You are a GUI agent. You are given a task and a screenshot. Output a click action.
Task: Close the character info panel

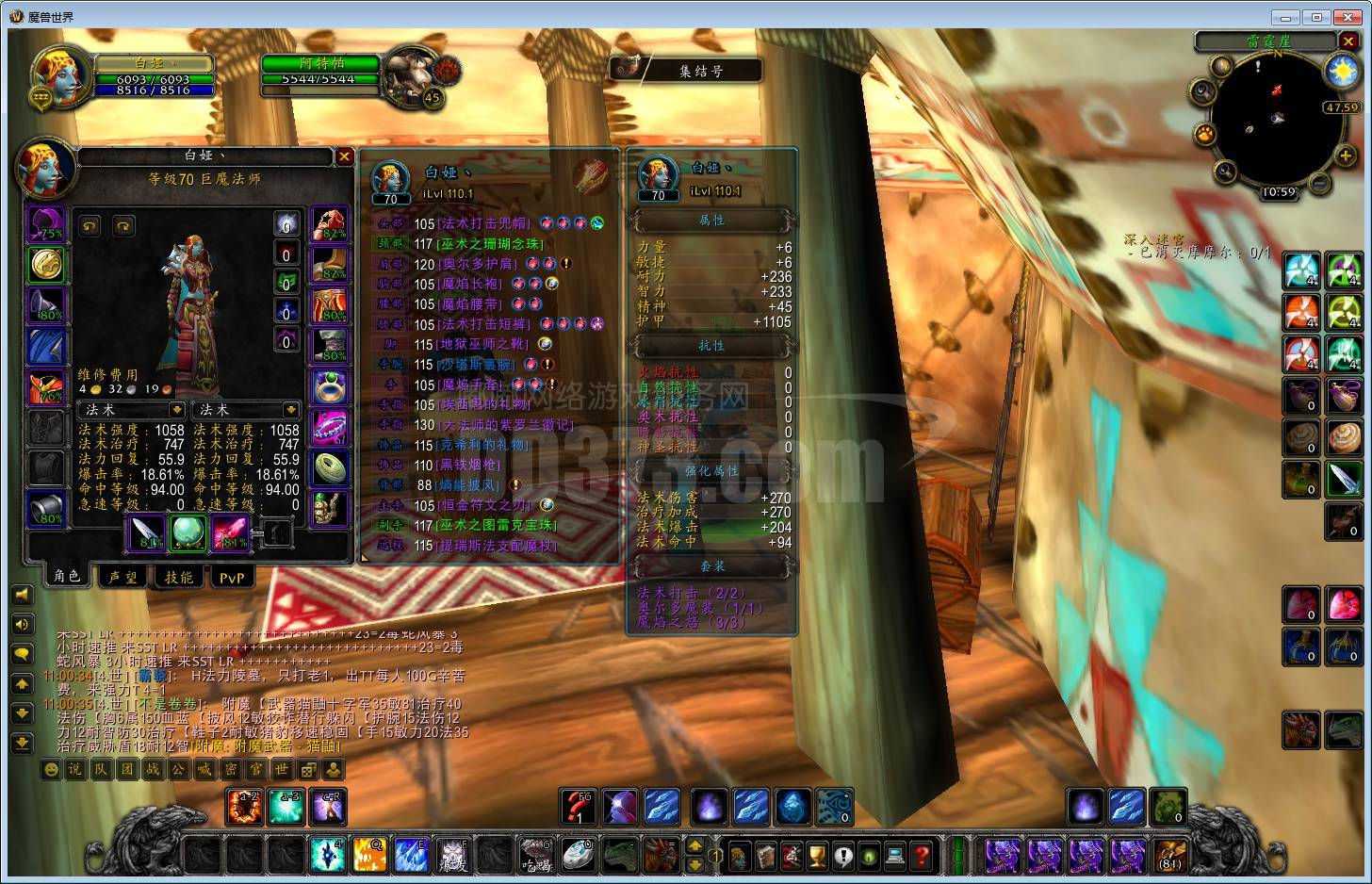[345, 156]
